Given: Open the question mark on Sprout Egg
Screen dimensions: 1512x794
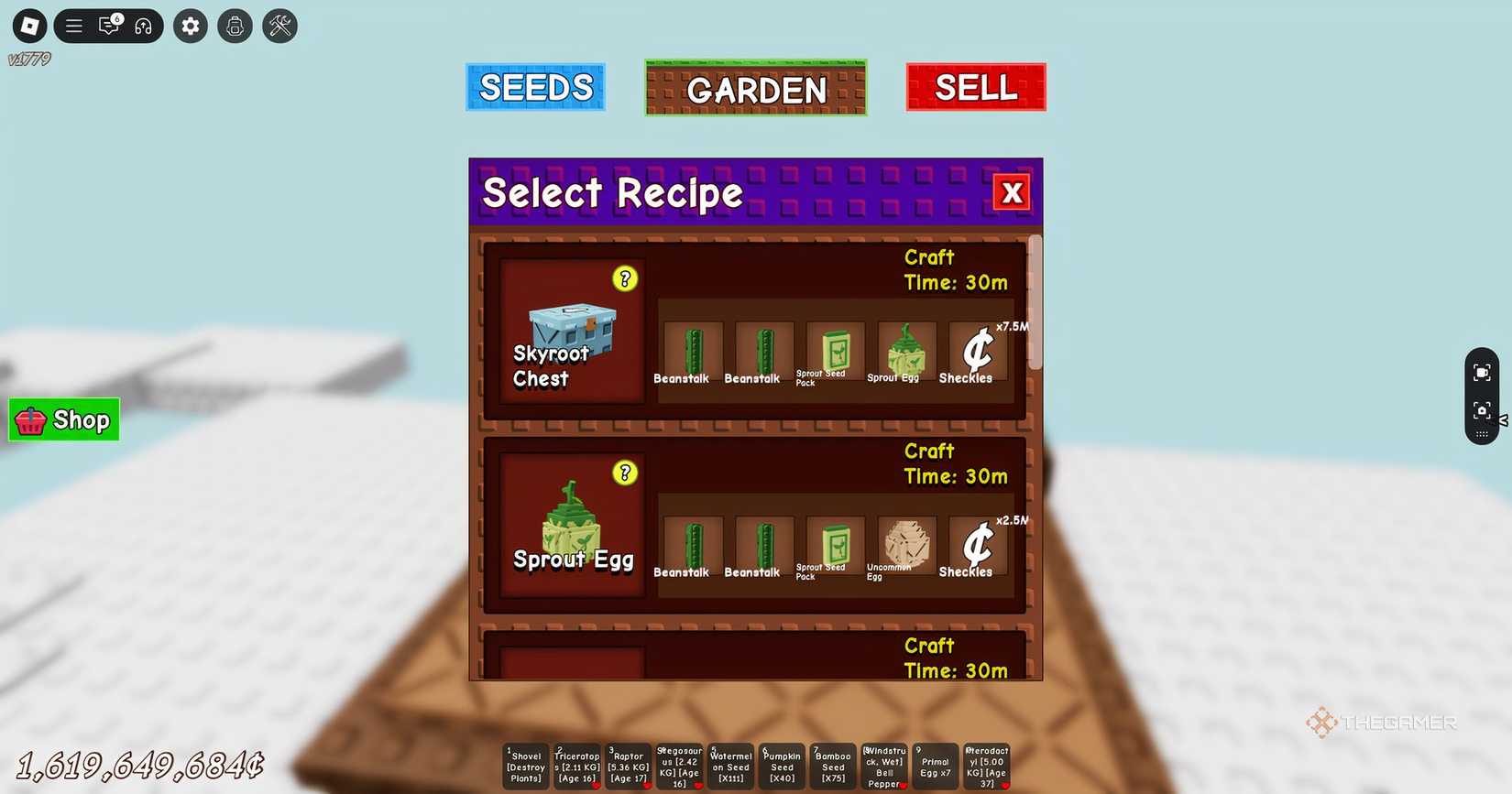Looking at the screenshot, I should (x=625, y=473).
